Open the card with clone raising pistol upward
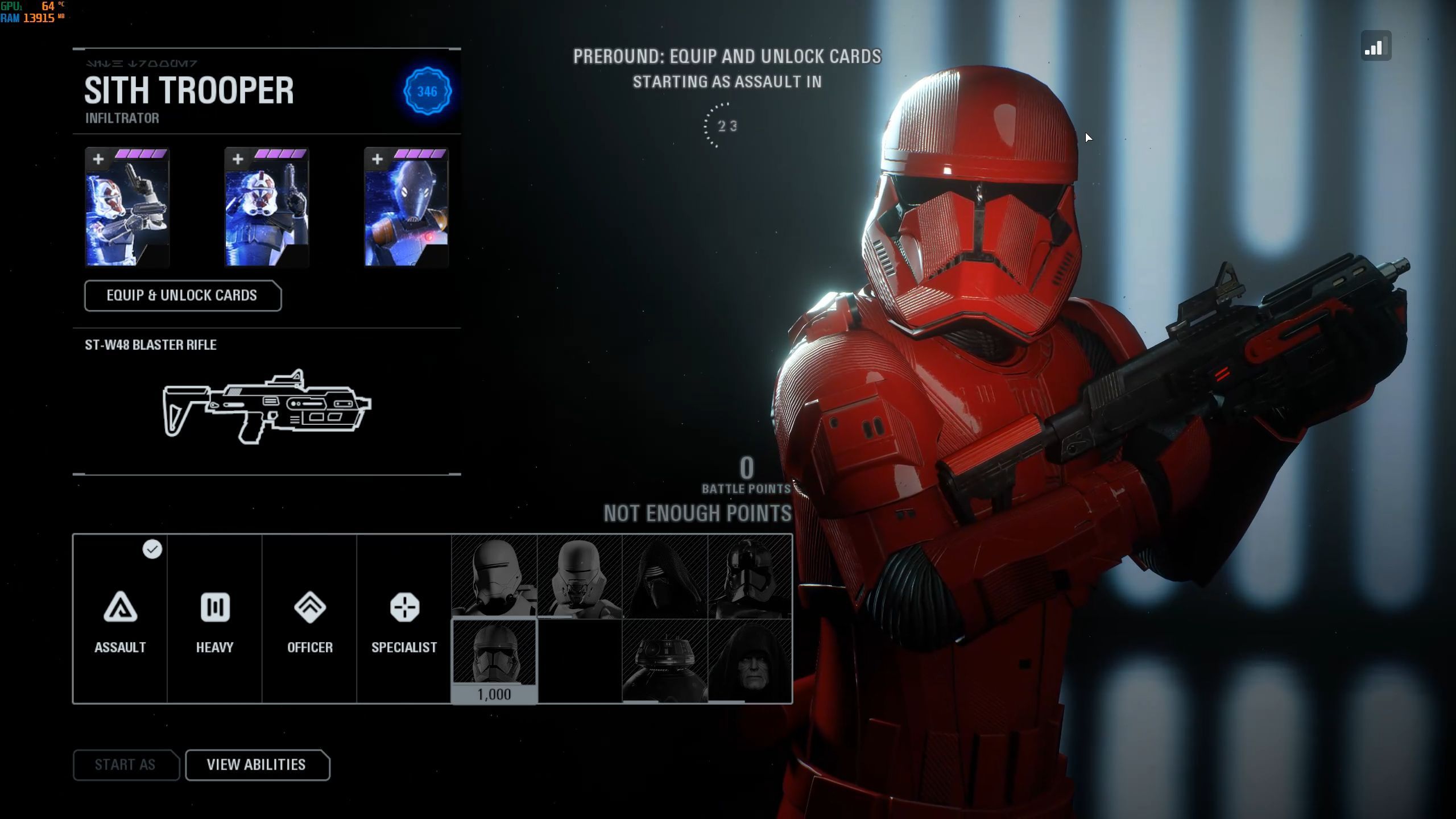This screenshot has height=819, width=1456. pyautogui.click(x=267, y=208)
